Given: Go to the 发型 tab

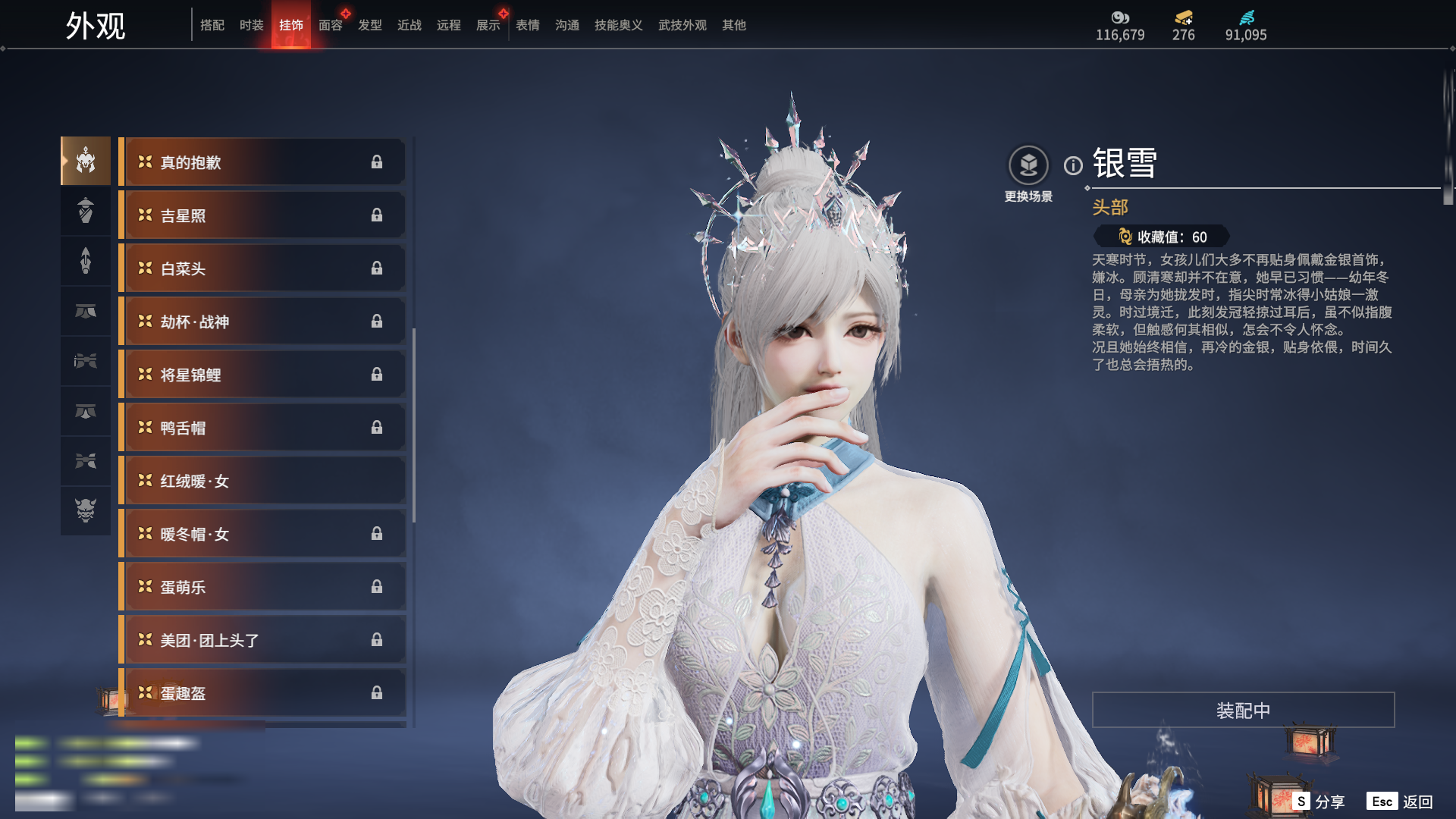Looking at the screenshot, I should coord(369,25).
